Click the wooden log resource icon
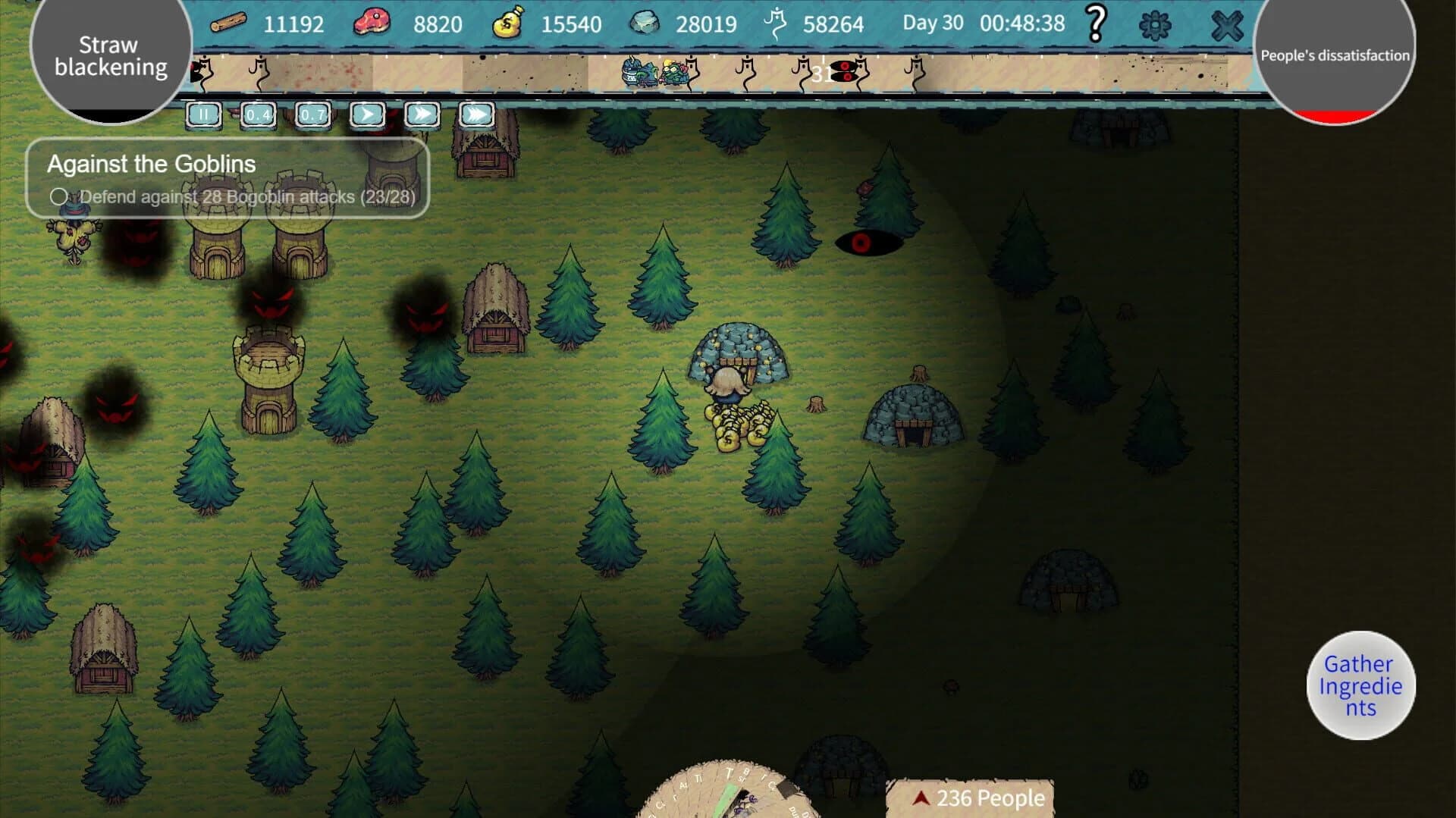 [x=229, y=23]
